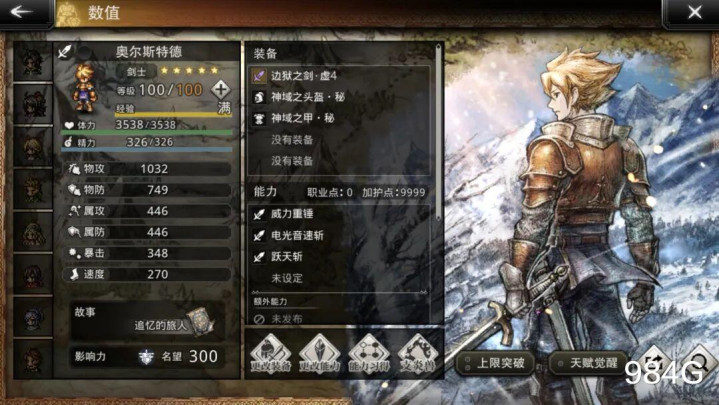
Task: Tap the plus button beside level 100/100
Action: (221, 89)
